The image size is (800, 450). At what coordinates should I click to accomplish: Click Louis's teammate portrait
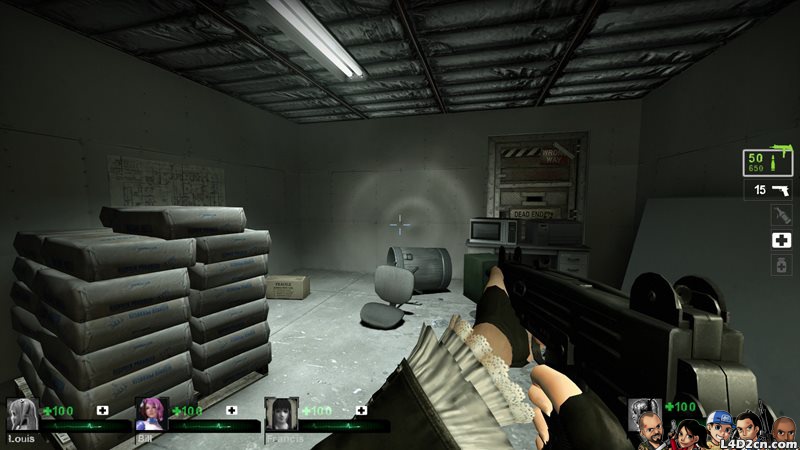(22, 414)
